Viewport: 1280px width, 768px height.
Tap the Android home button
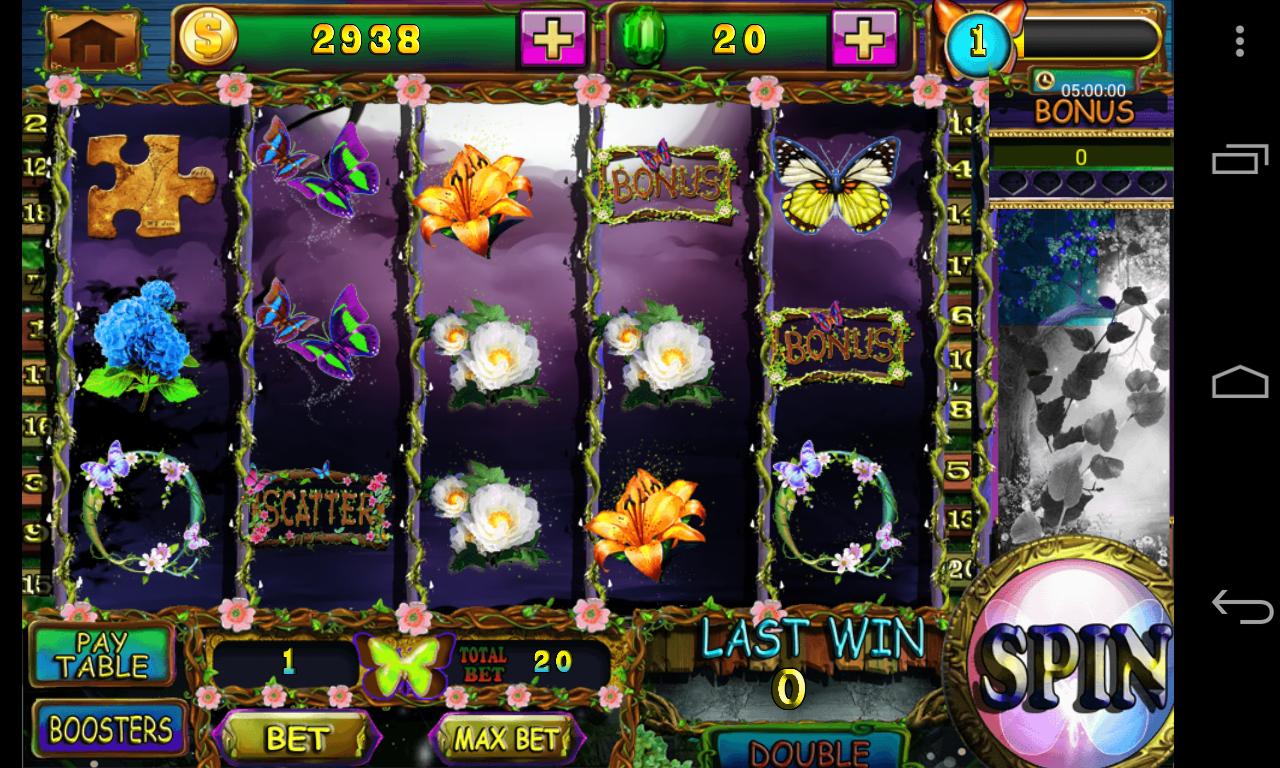(1240, 383)
